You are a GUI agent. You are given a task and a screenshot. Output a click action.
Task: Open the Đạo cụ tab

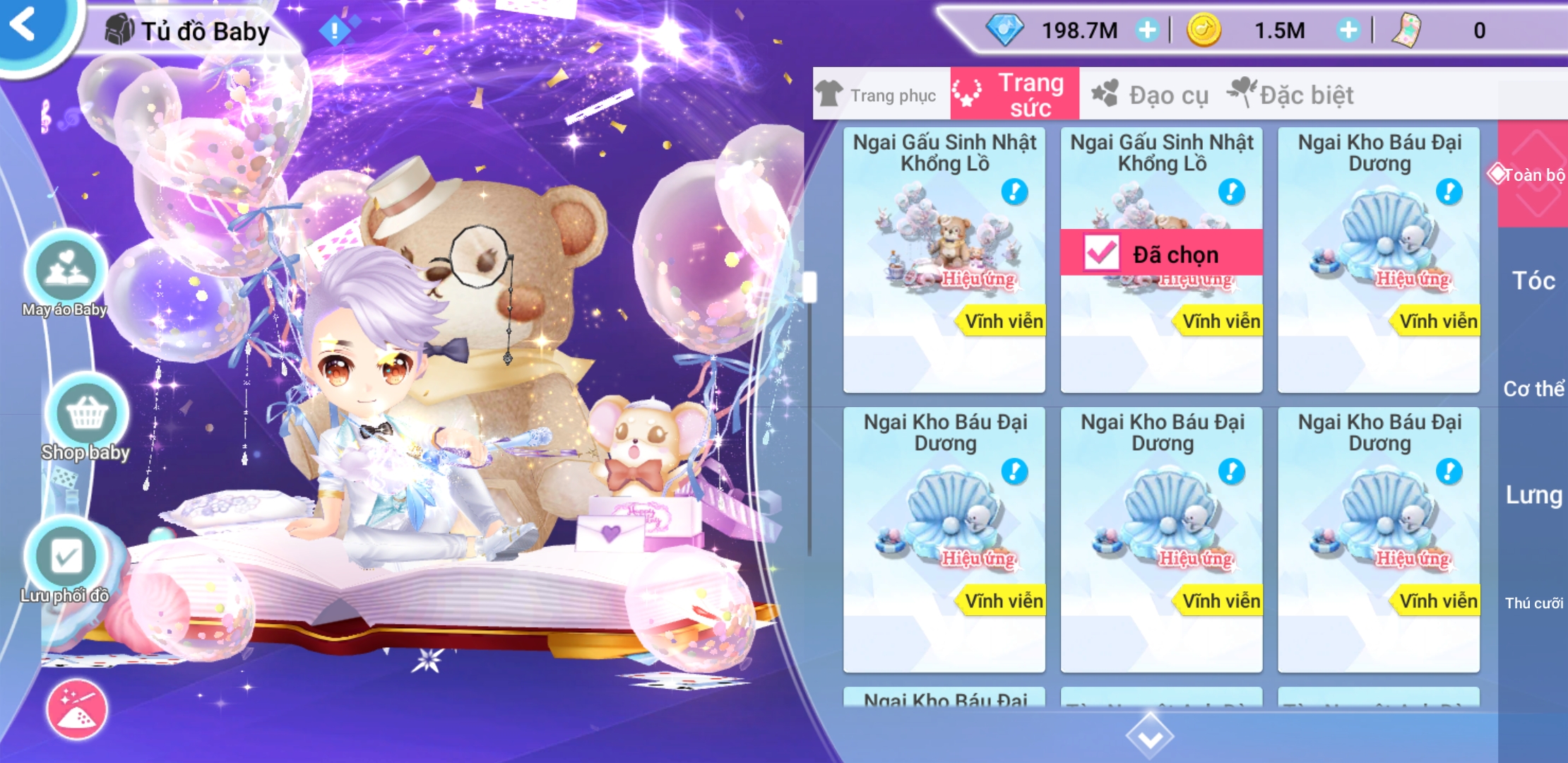1151,95
